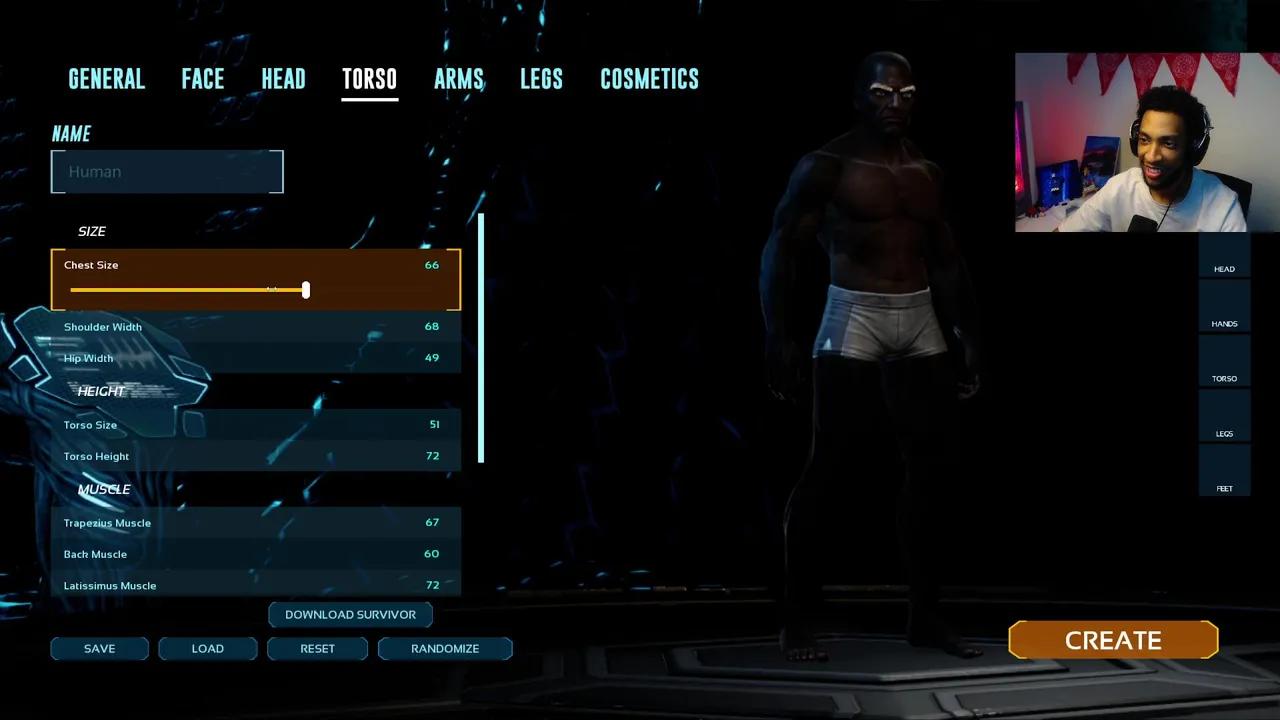The width and height of the screenshot is (1280, 720).
Task: Go to the Arms tab
Action: click(458, 79)
